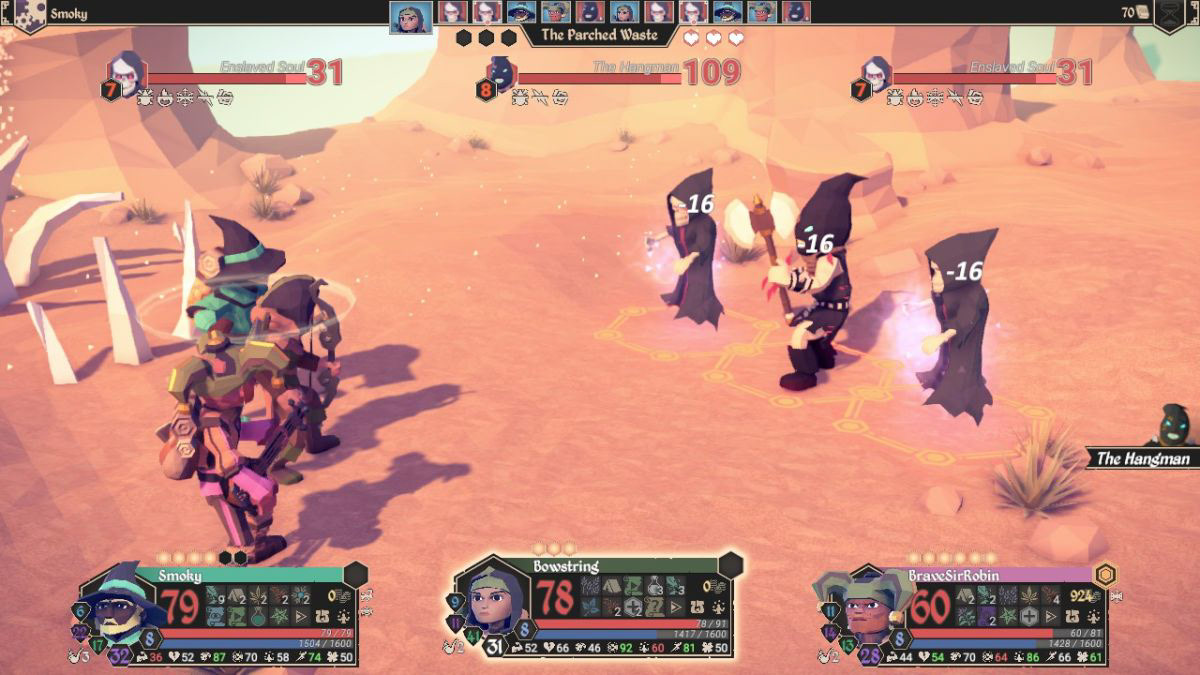Select BraveSirRobin's plus-cross healing item
The width and height of the screenshot is (1200, 675).
pyautogui.click(x=1029, y=616)
